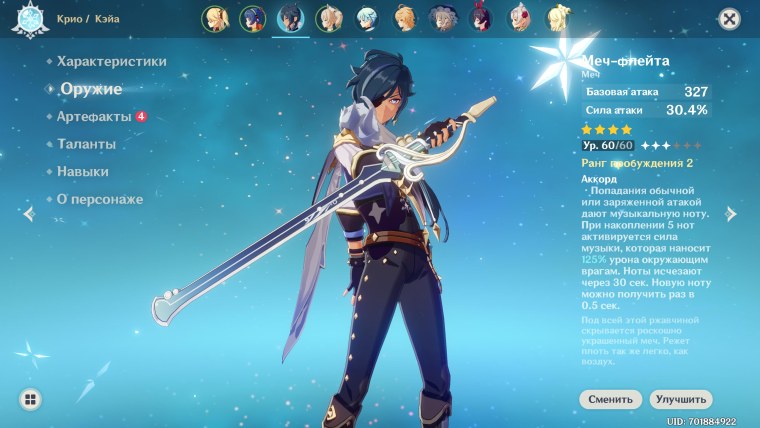Choose the green-haired portrait next to Kaeya

pyautogui.click(x=328, y=18)
